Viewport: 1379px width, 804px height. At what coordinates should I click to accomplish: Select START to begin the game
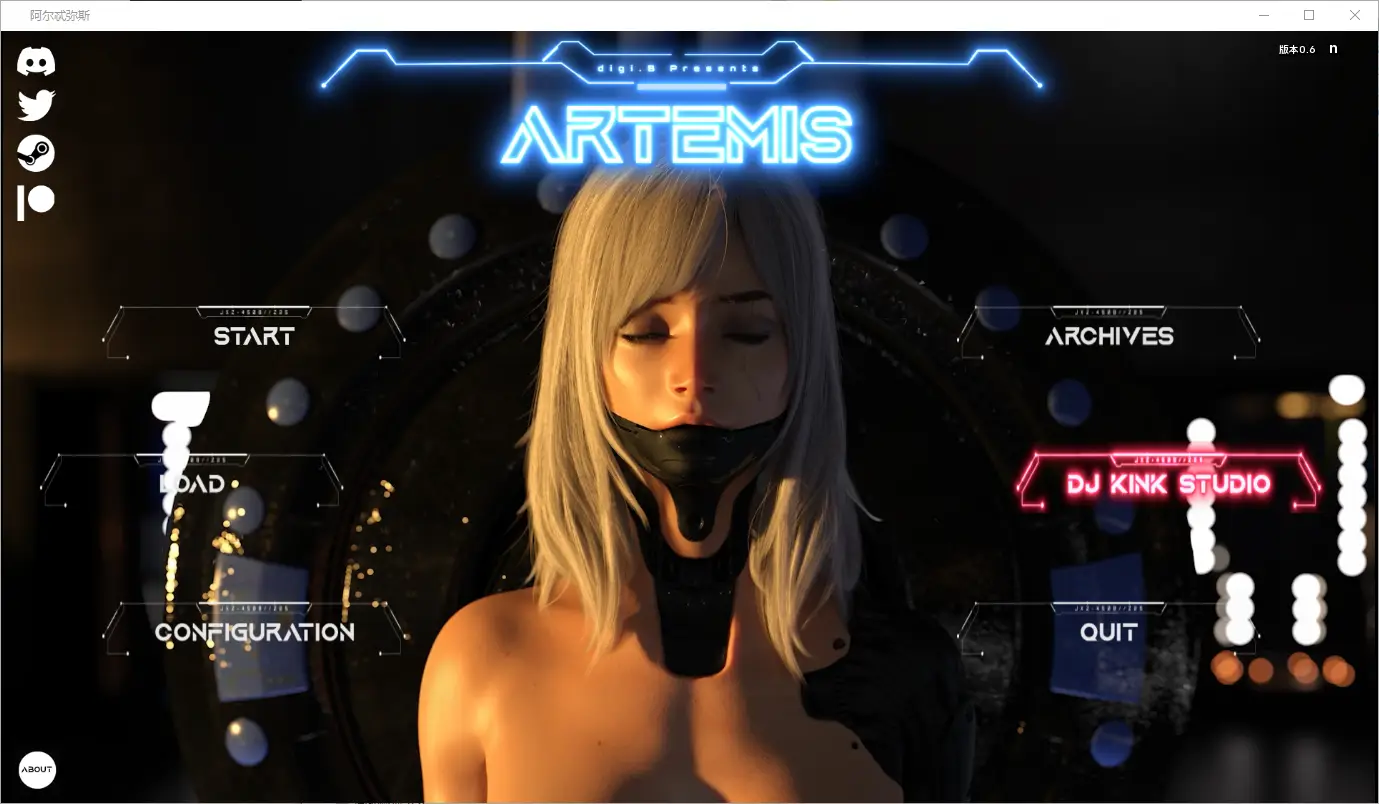[253, 336]
